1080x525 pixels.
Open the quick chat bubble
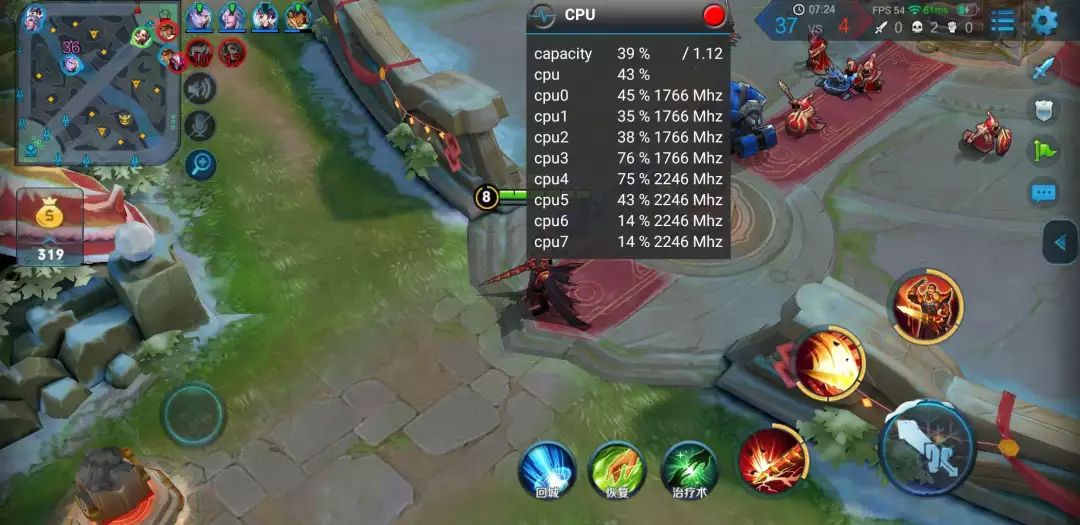(x=1043, y=192)
